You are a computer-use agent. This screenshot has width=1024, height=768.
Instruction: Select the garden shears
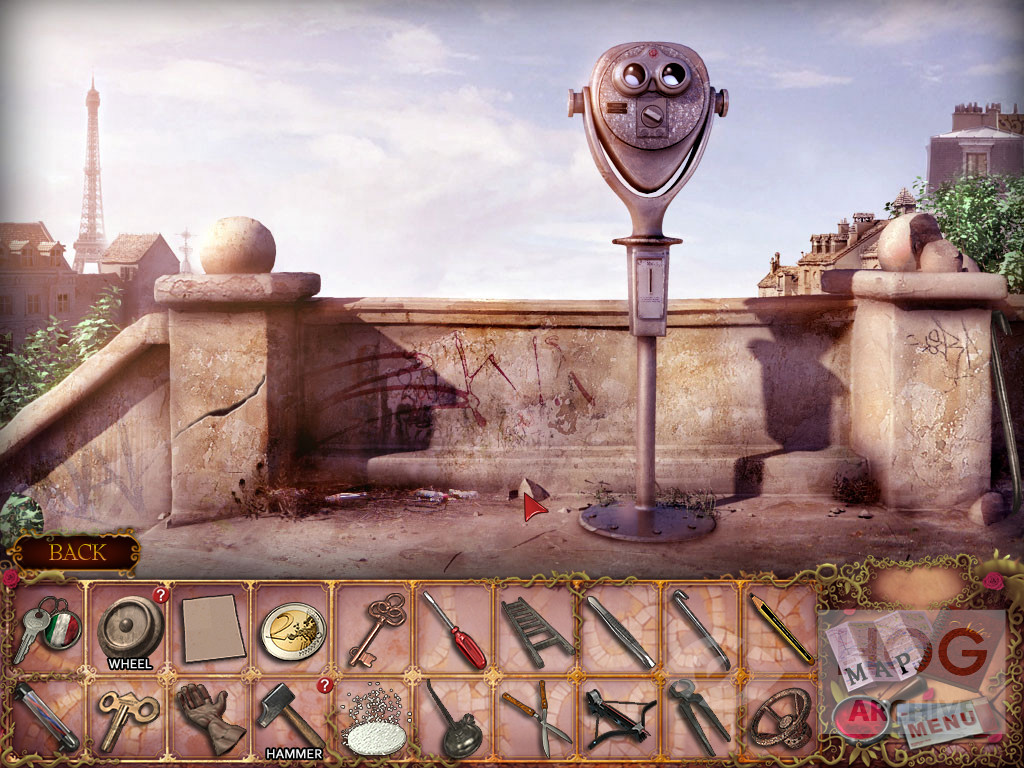tap(536, 716)
